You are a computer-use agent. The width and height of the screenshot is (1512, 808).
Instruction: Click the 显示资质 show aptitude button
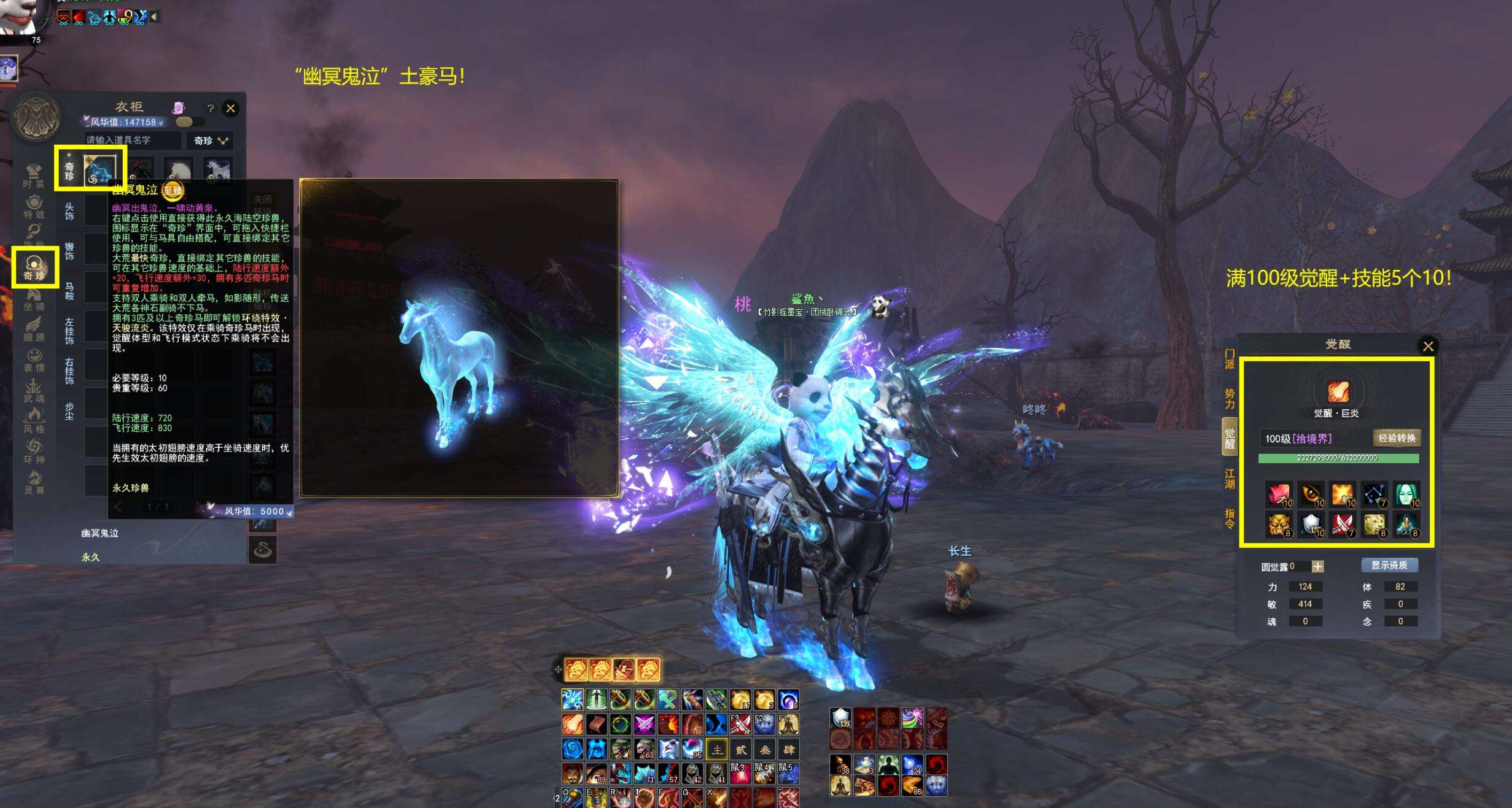(1389, 565)
